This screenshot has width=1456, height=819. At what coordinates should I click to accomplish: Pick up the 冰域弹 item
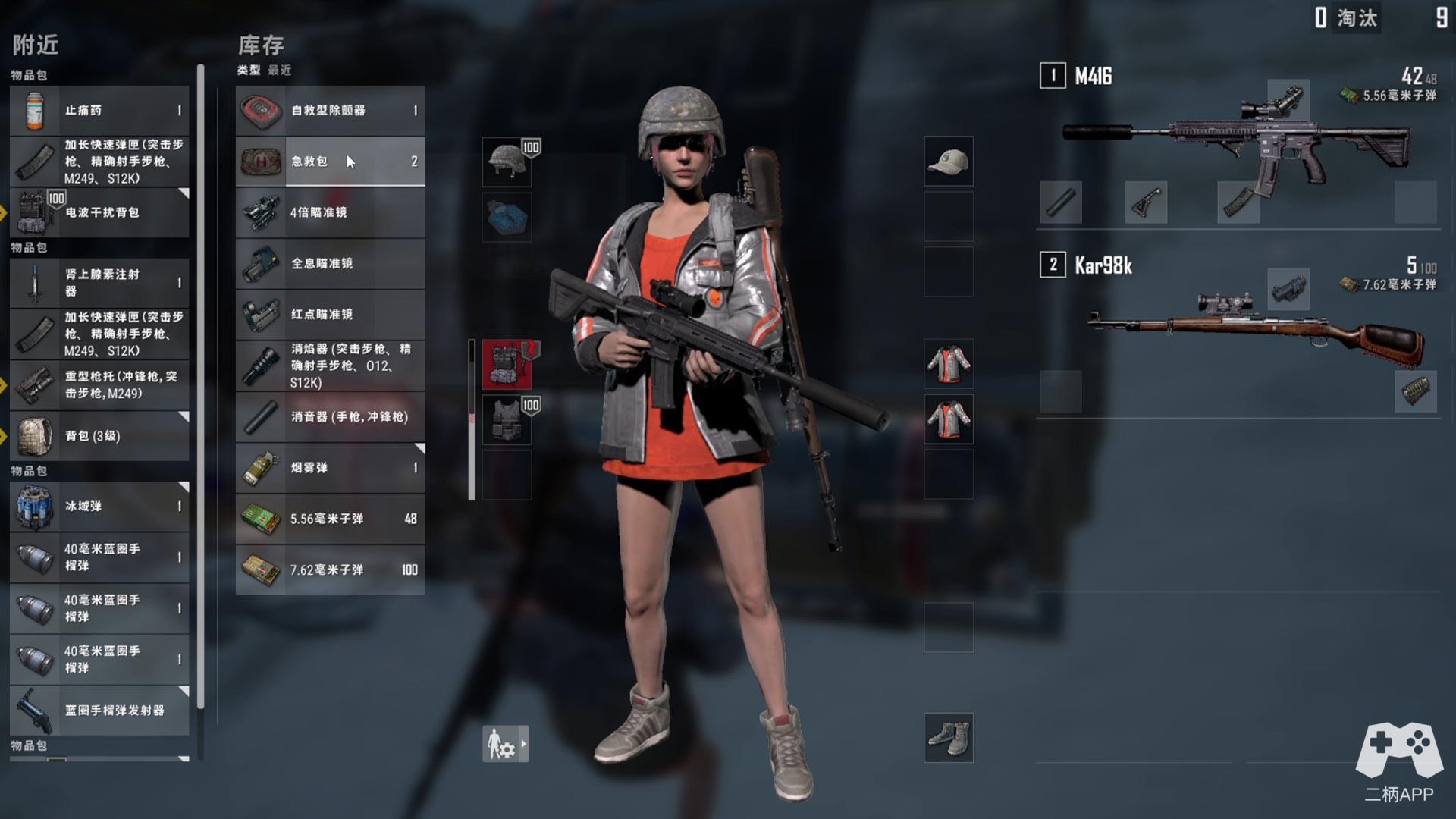click(99, 506)
